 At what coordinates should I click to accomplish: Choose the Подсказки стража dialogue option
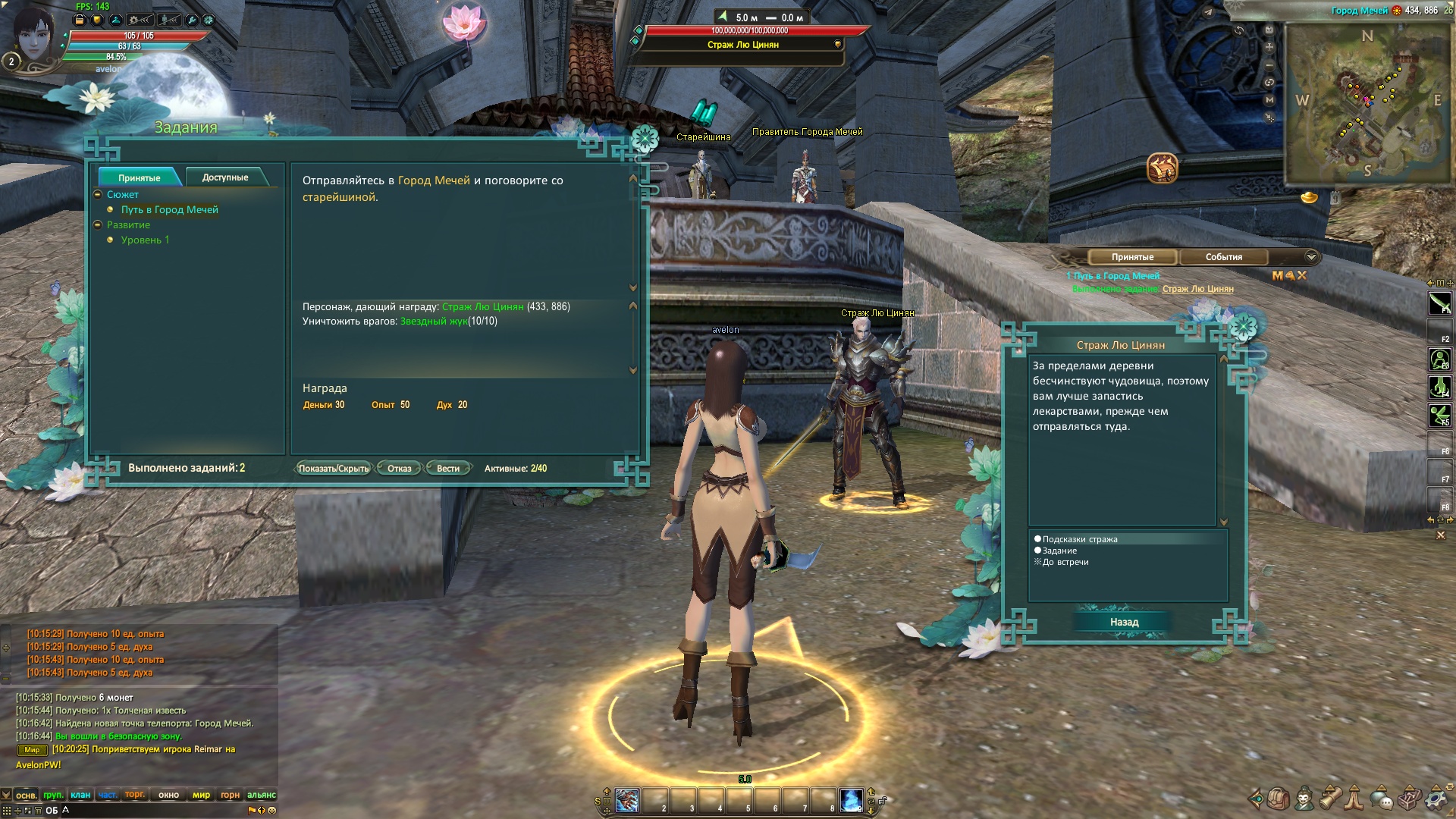point(1079,540)
